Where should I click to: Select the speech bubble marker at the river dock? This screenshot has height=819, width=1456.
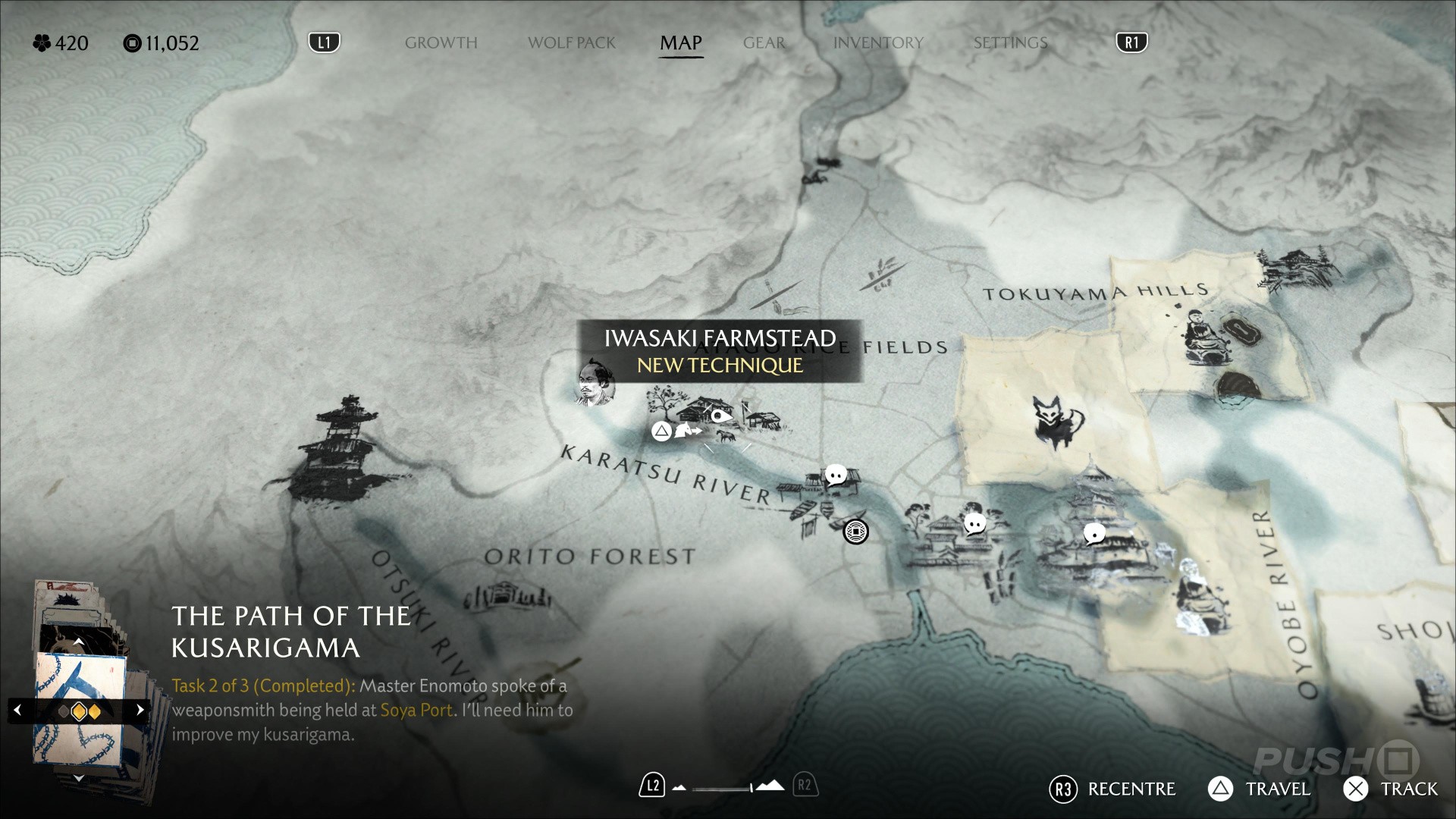point(836,476)
